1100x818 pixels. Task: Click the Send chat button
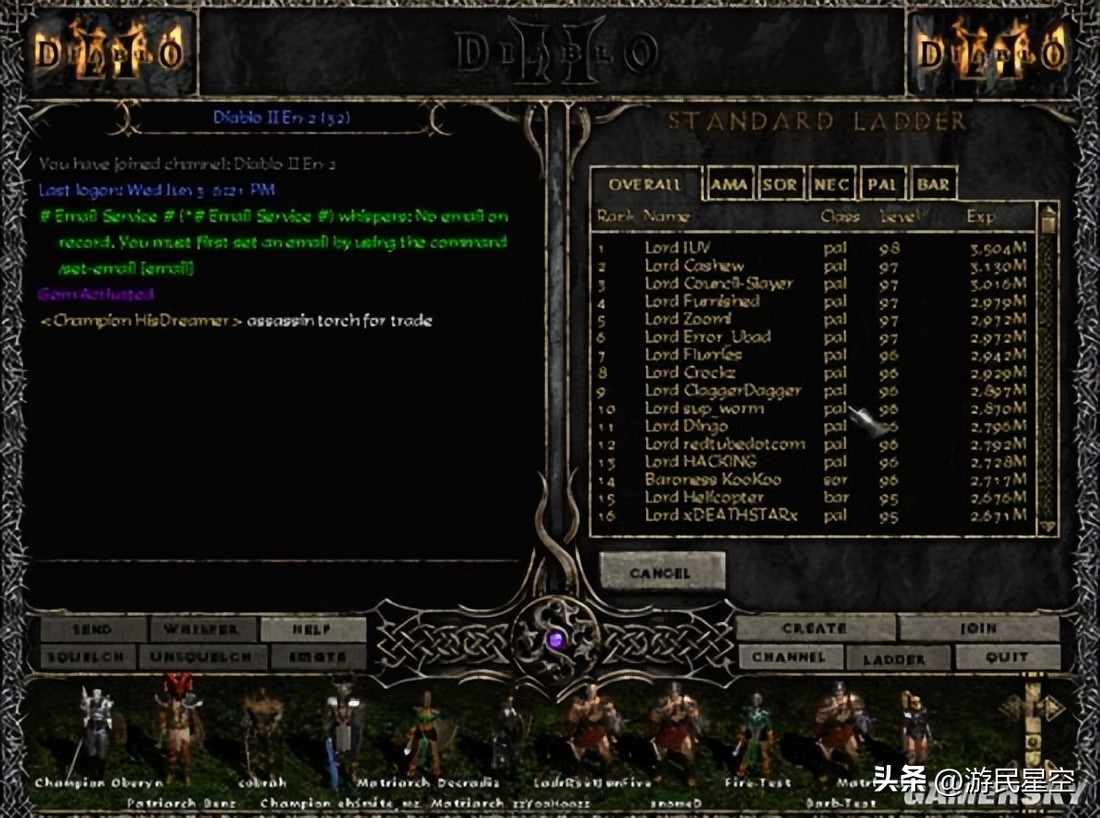point(93,630)
